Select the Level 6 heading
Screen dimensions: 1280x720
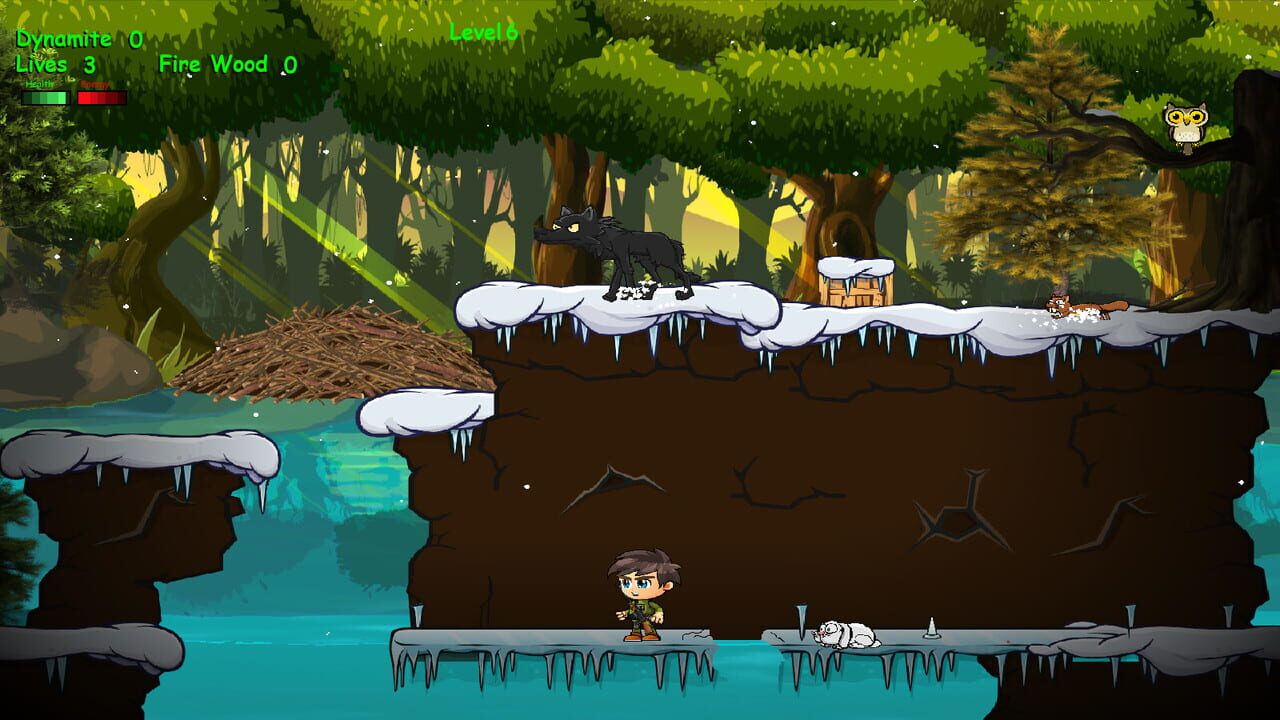point(483,31)
